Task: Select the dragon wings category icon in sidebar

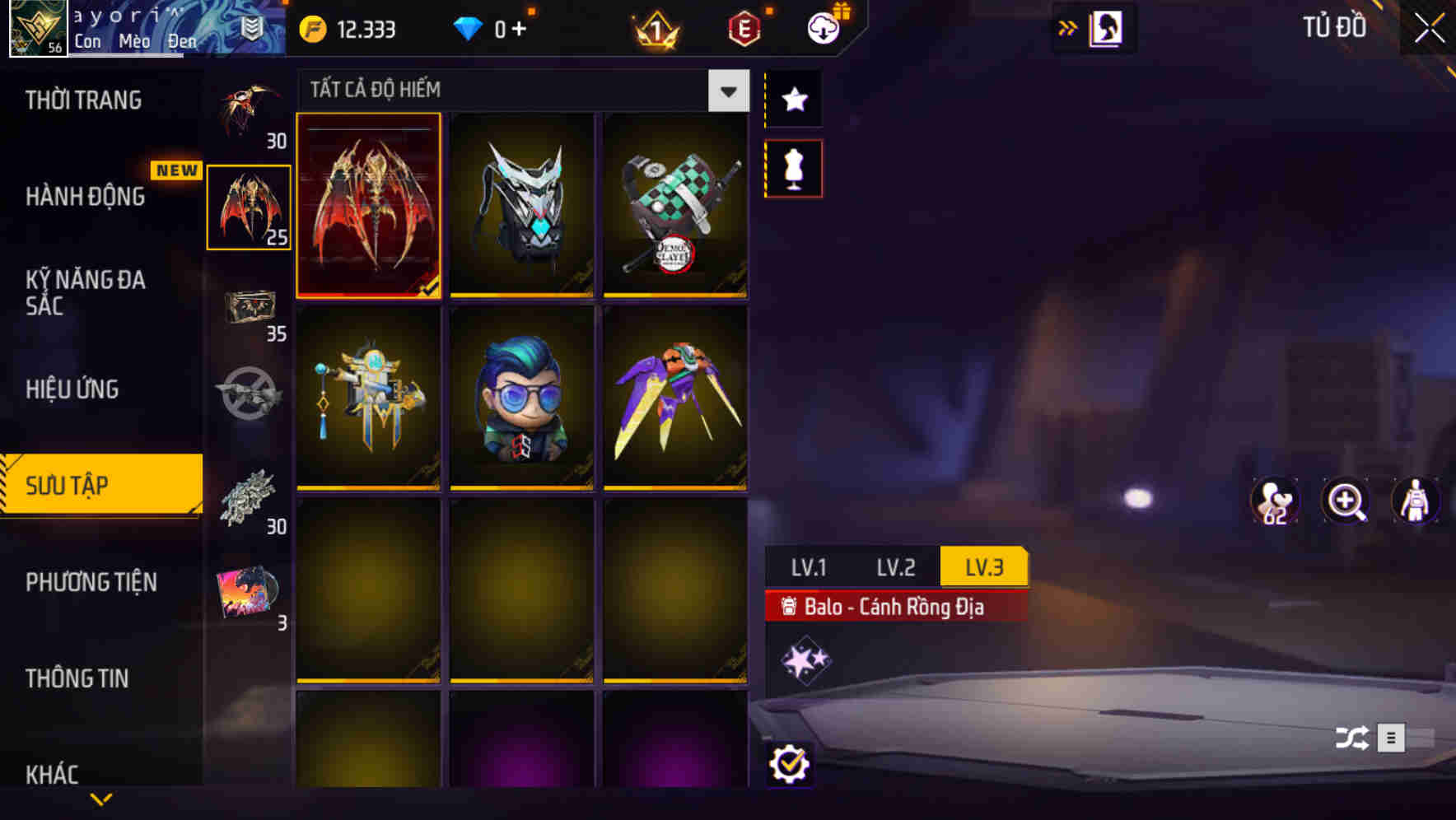Action: pos(248,206)
